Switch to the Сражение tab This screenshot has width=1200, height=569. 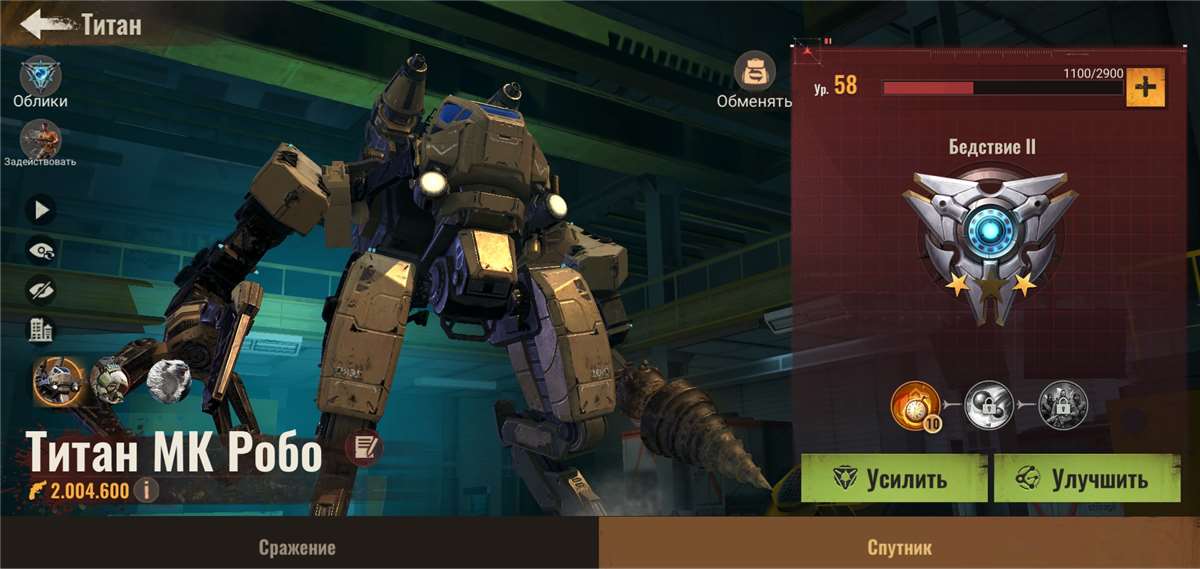click(297, 547)
